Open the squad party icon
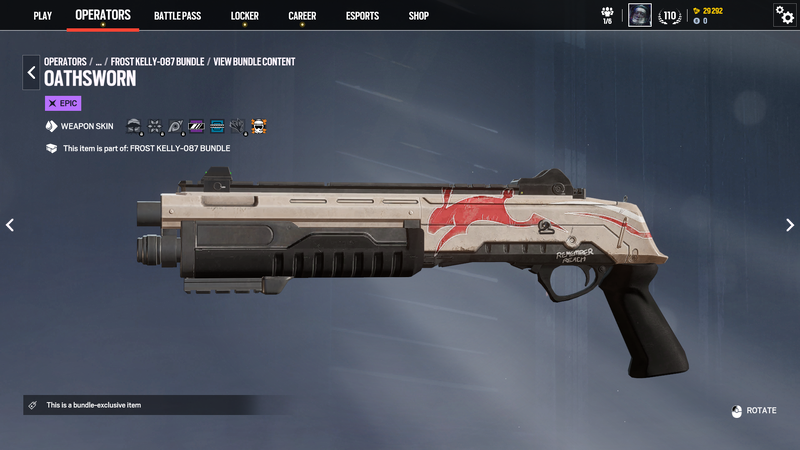This screenshot has width=800, height=450. (607, 15)
